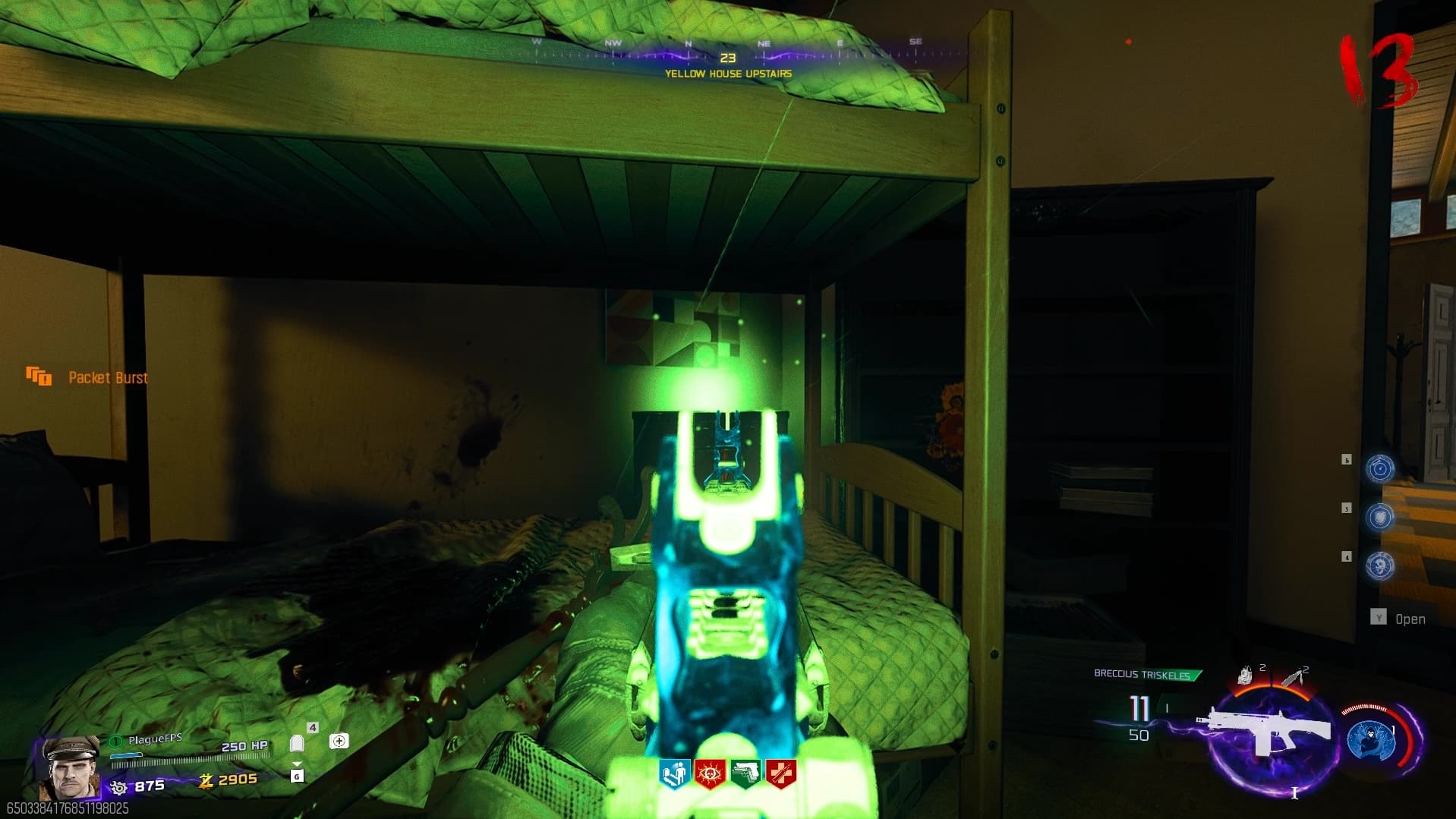
Task: Select the Breccius Triskeles weapon icon
Action: coord(1263,731)
